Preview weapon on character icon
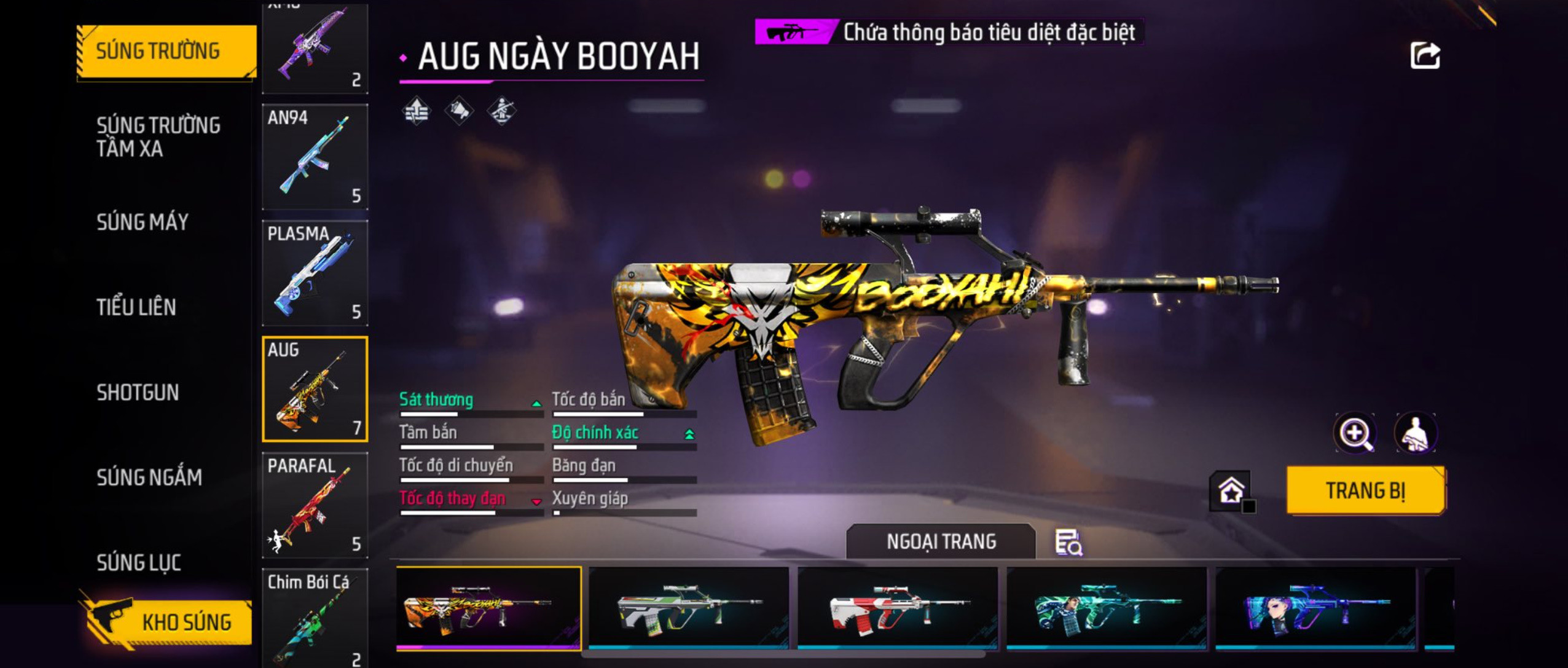 point(1415,433)
